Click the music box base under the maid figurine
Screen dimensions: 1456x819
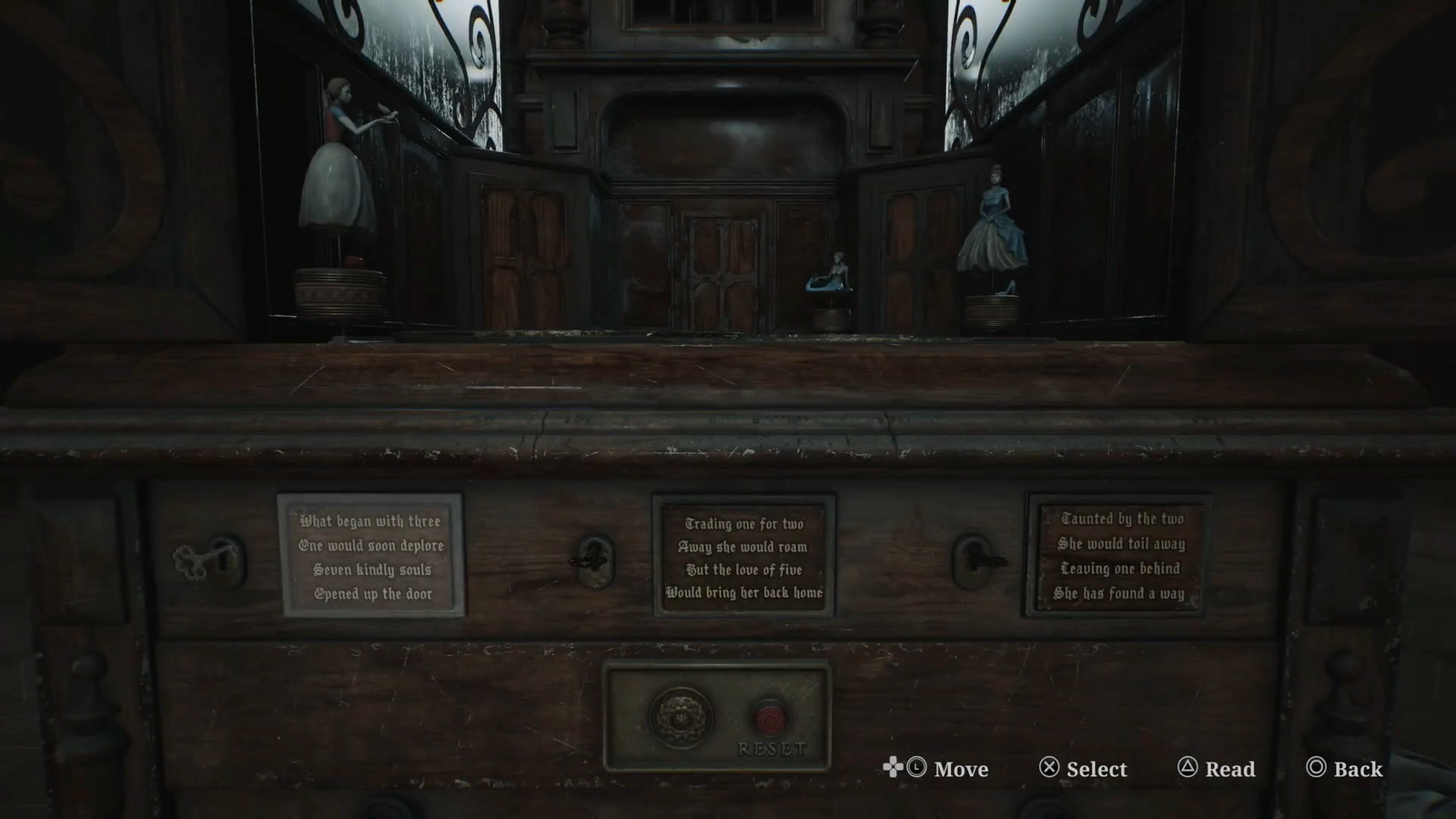point(339,291)
